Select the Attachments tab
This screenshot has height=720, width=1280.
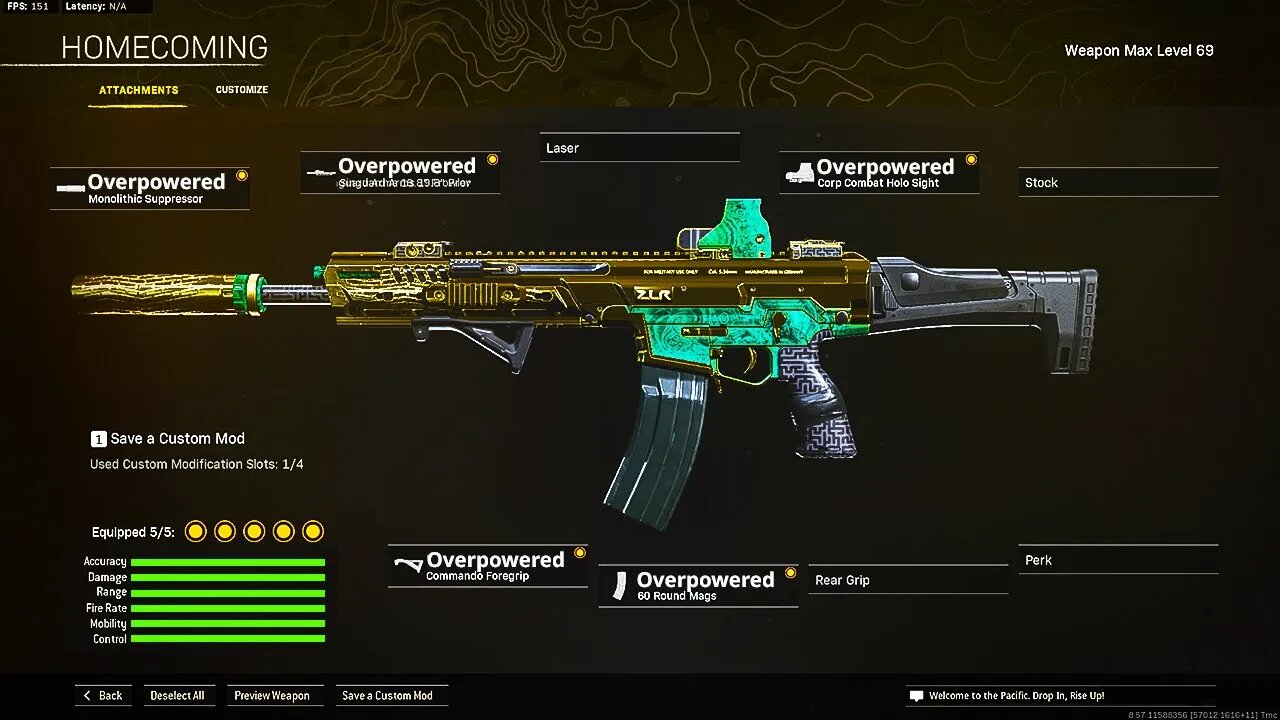tap(138, 89)
